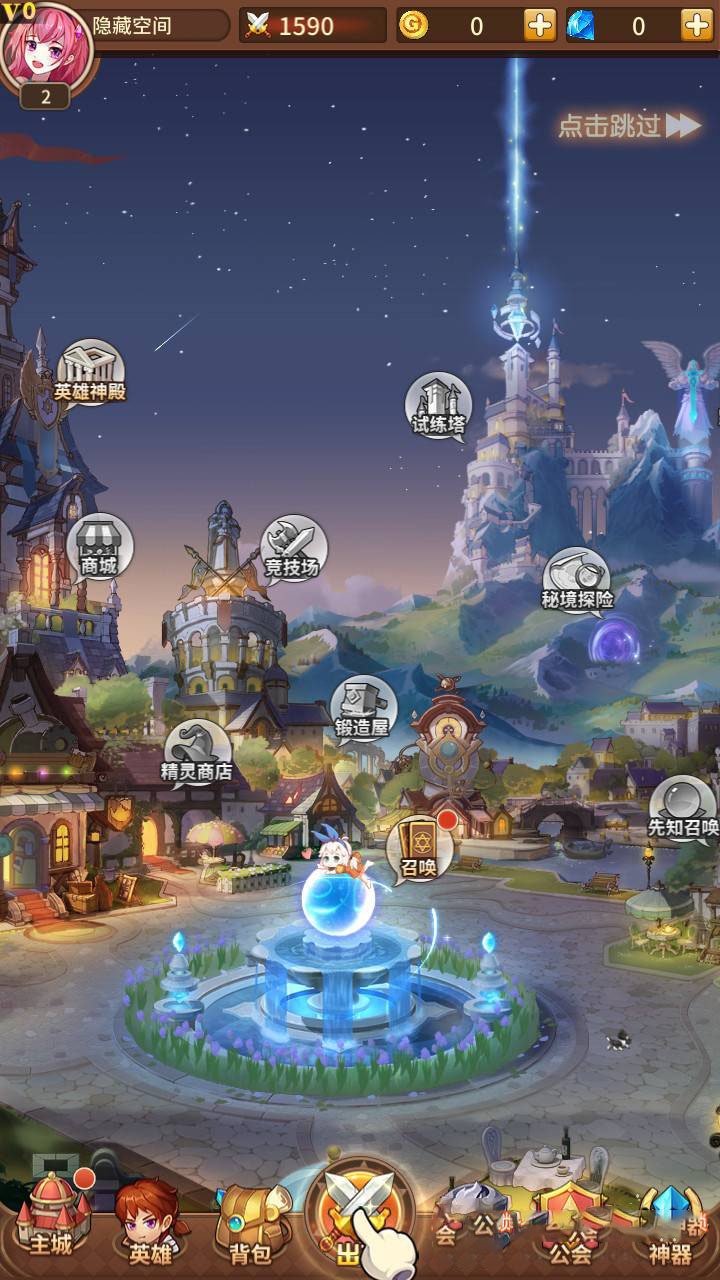Add blue diamonds with the plus button
This screenshot has width=720, height=1280.
(x=697, y=26)
